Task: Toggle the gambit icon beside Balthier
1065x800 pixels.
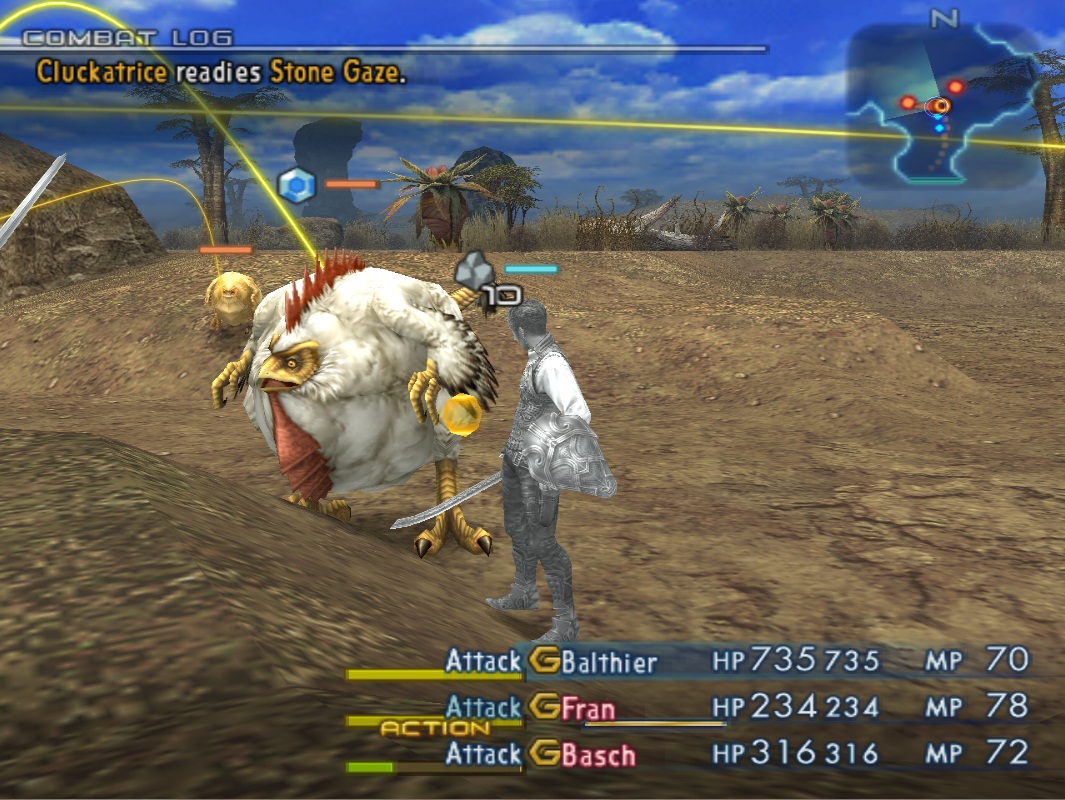Action: 544,661
